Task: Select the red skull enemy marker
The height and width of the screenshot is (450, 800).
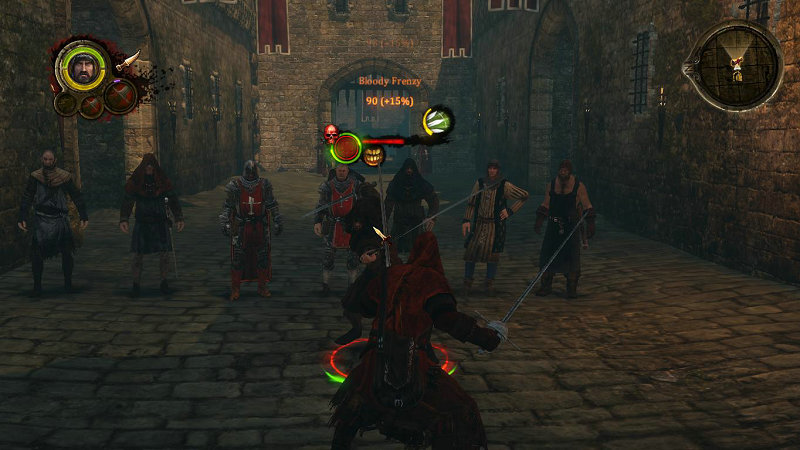Action: tap(330, 132)
